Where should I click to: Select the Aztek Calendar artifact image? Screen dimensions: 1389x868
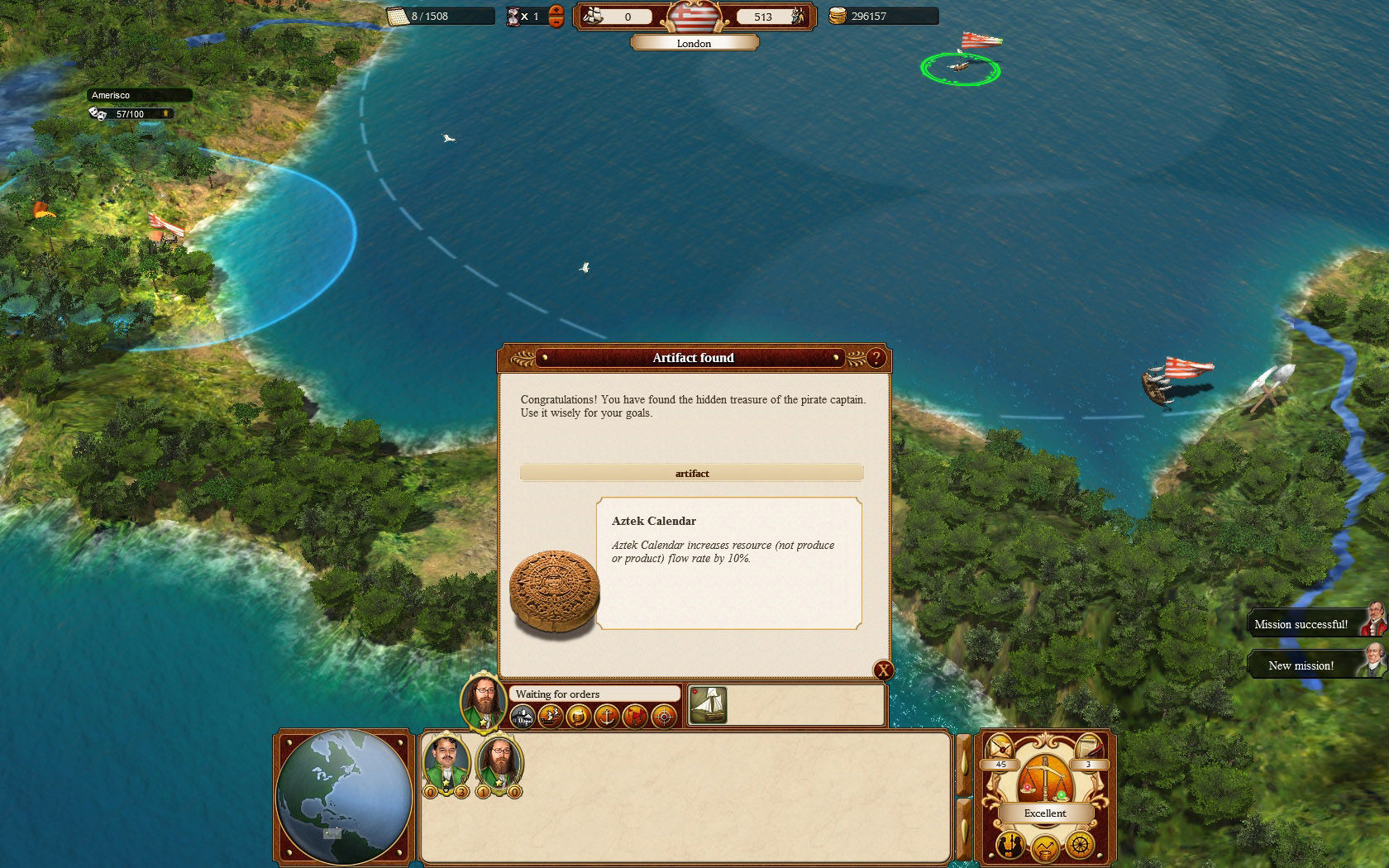click(553, 592)
